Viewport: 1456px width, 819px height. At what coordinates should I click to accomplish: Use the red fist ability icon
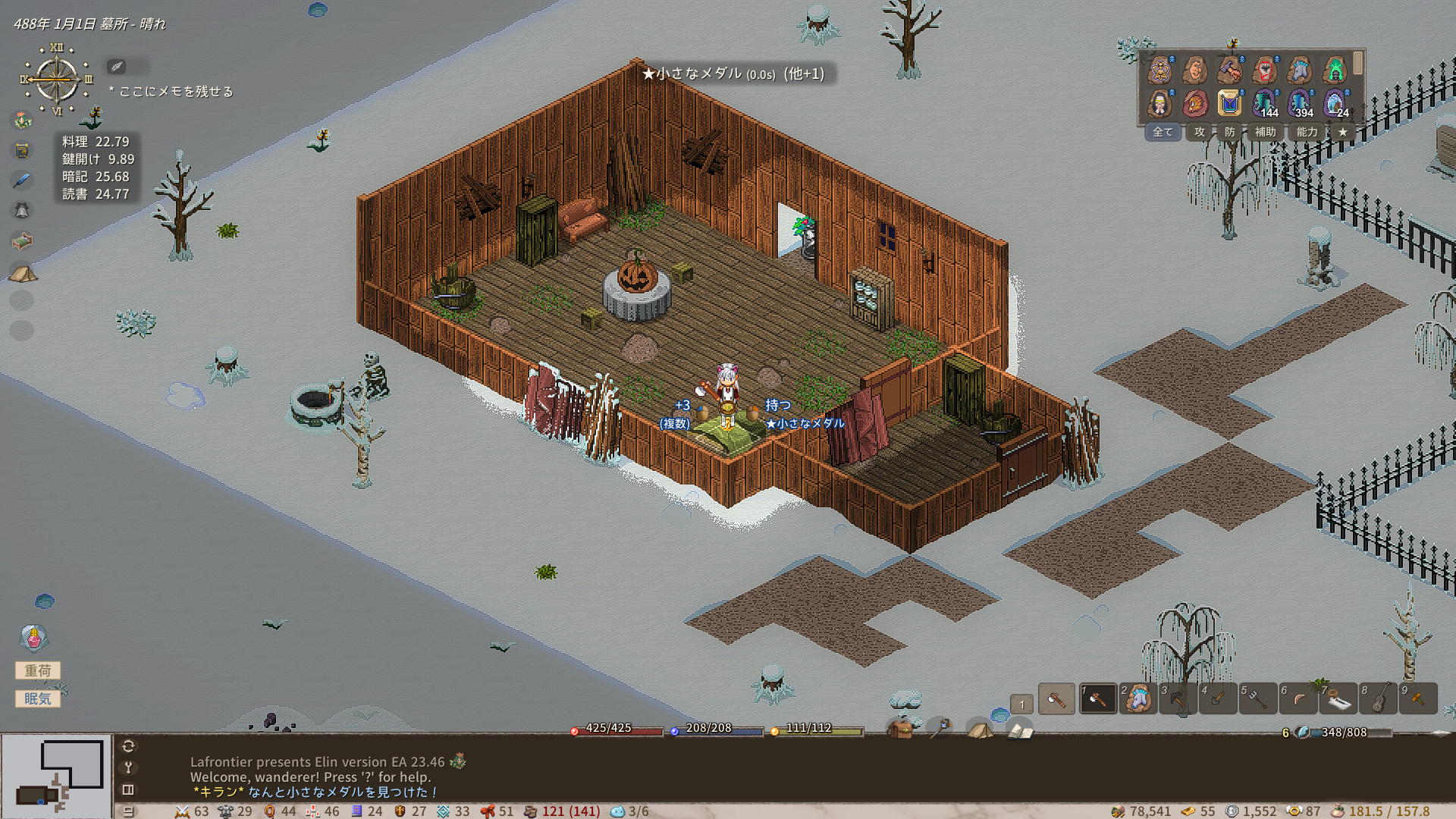pyautogui.click(x=1264, y=71)
